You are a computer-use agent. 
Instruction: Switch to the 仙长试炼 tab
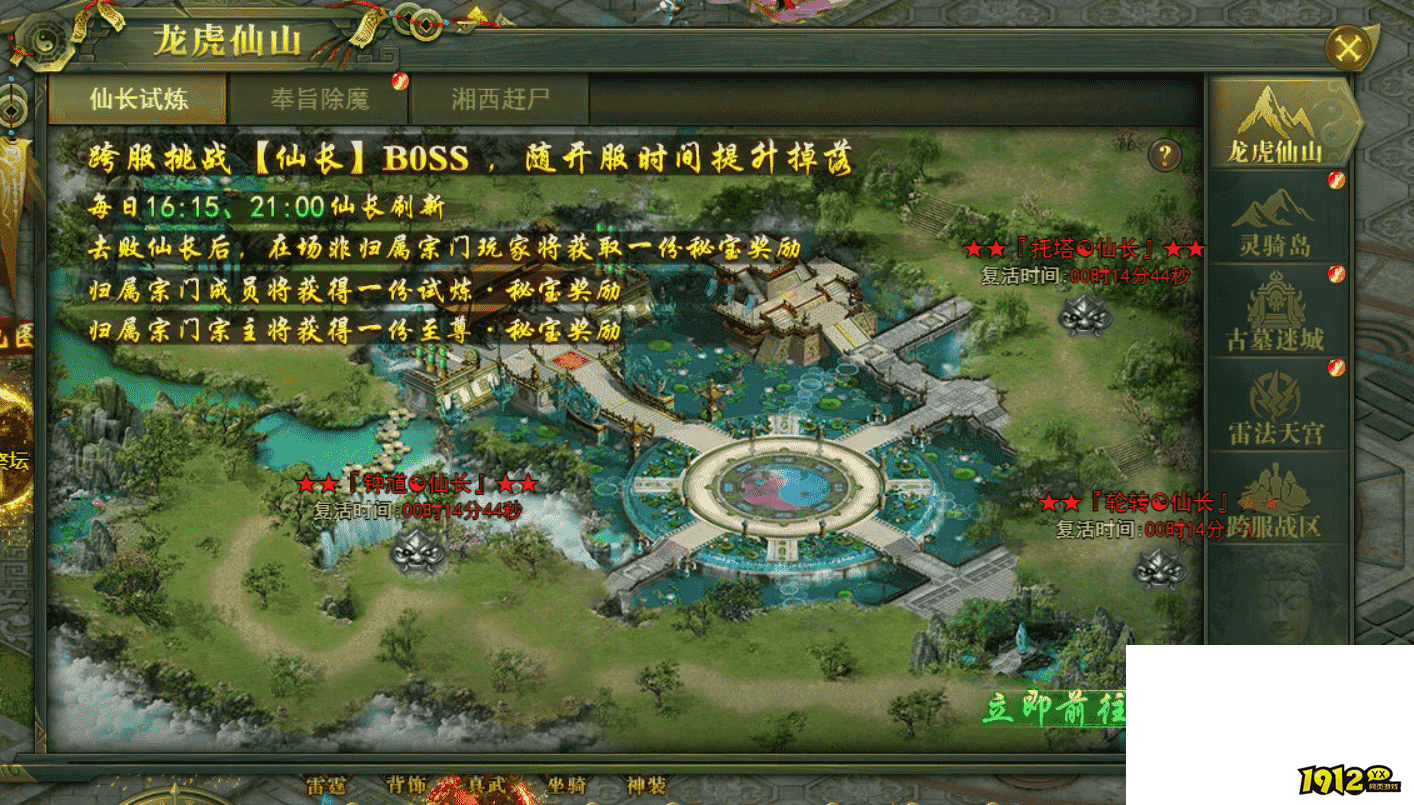pos(138,99)
